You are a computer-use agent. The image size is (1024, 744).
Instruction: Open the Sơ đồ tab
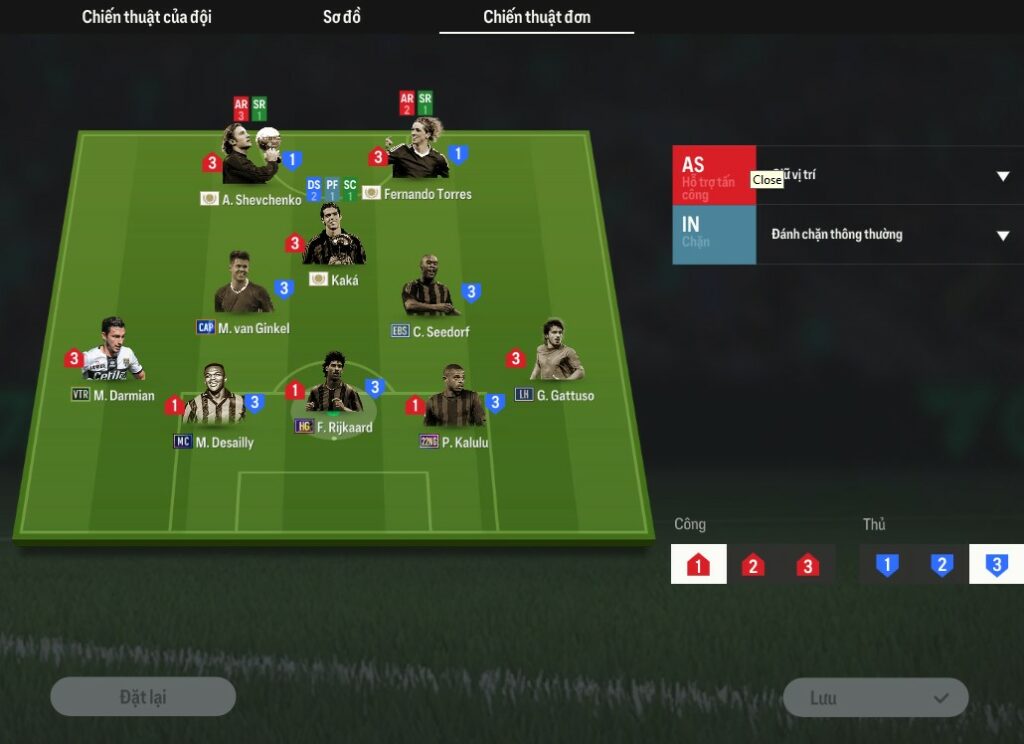[x=342, y=17]
